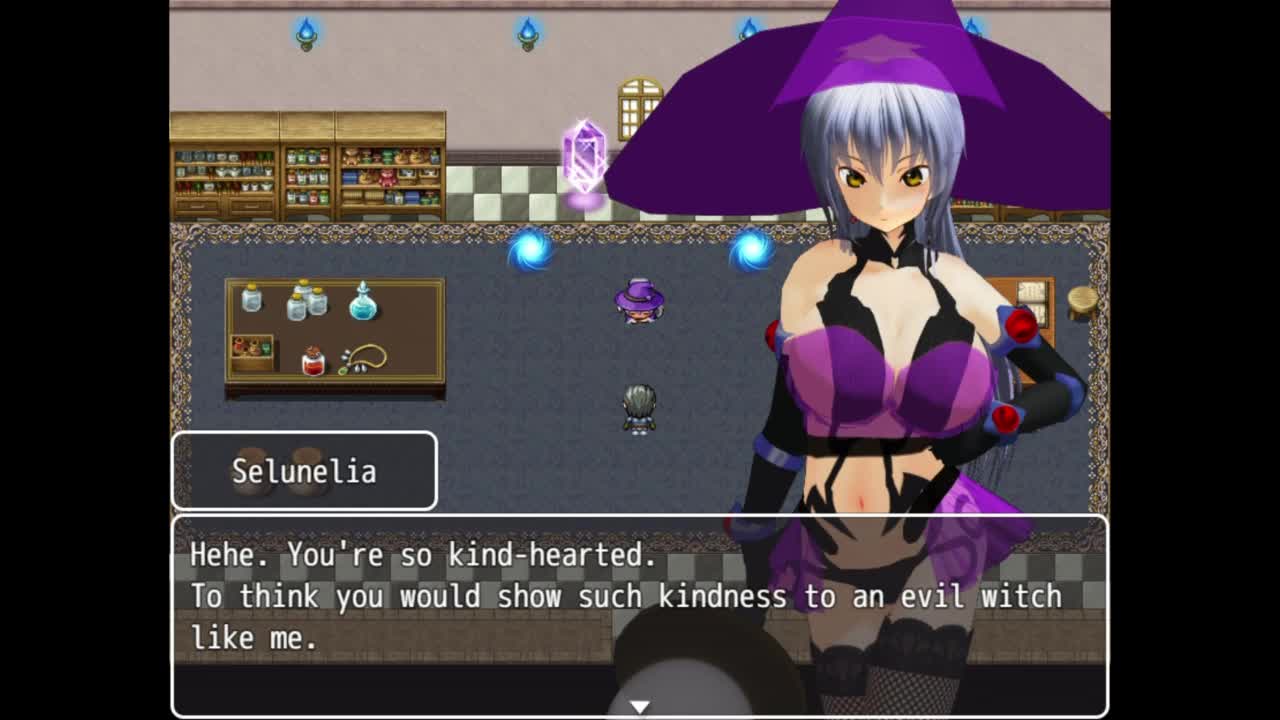Advance dialogue with the continue arrow

pyautogui.click(x=639, y=706)
